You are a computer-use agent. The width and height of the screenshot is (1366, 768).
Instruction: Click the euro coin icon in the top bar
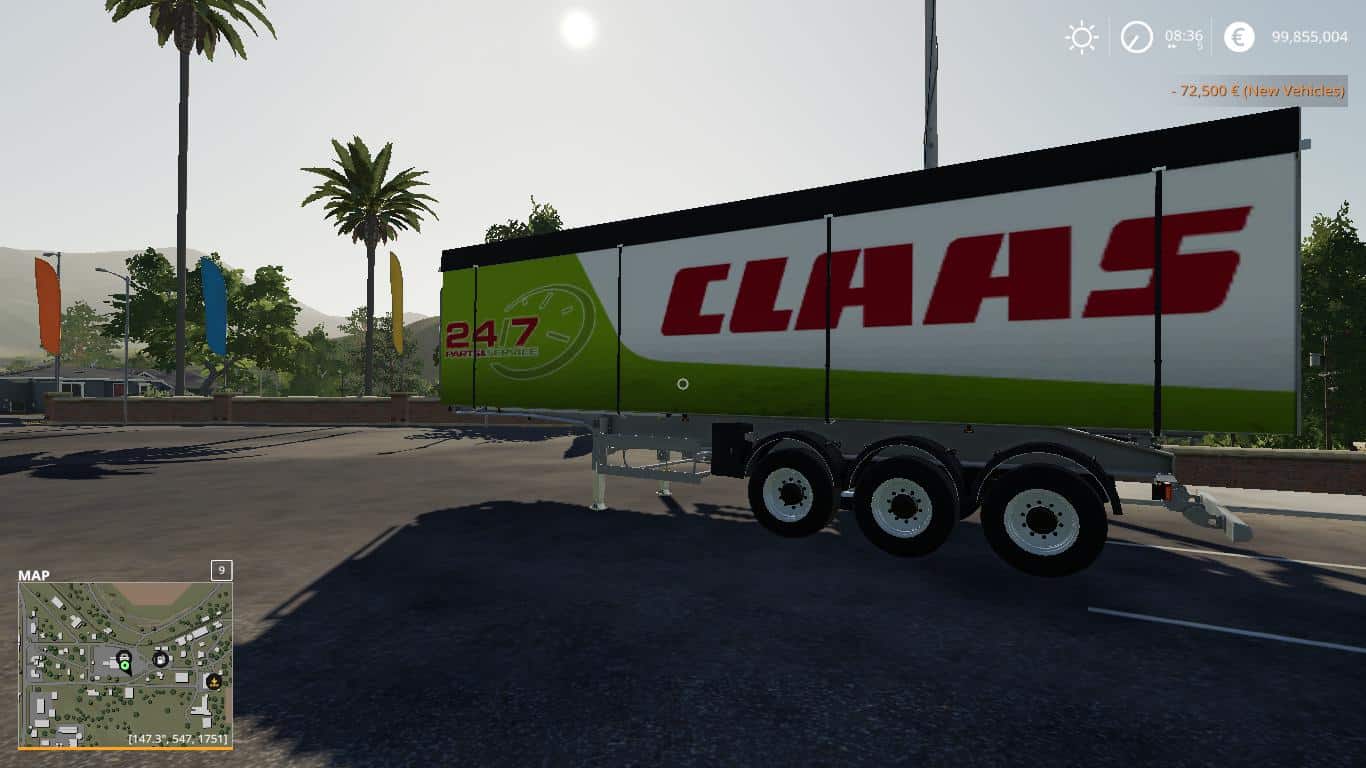coord(1238,38)
